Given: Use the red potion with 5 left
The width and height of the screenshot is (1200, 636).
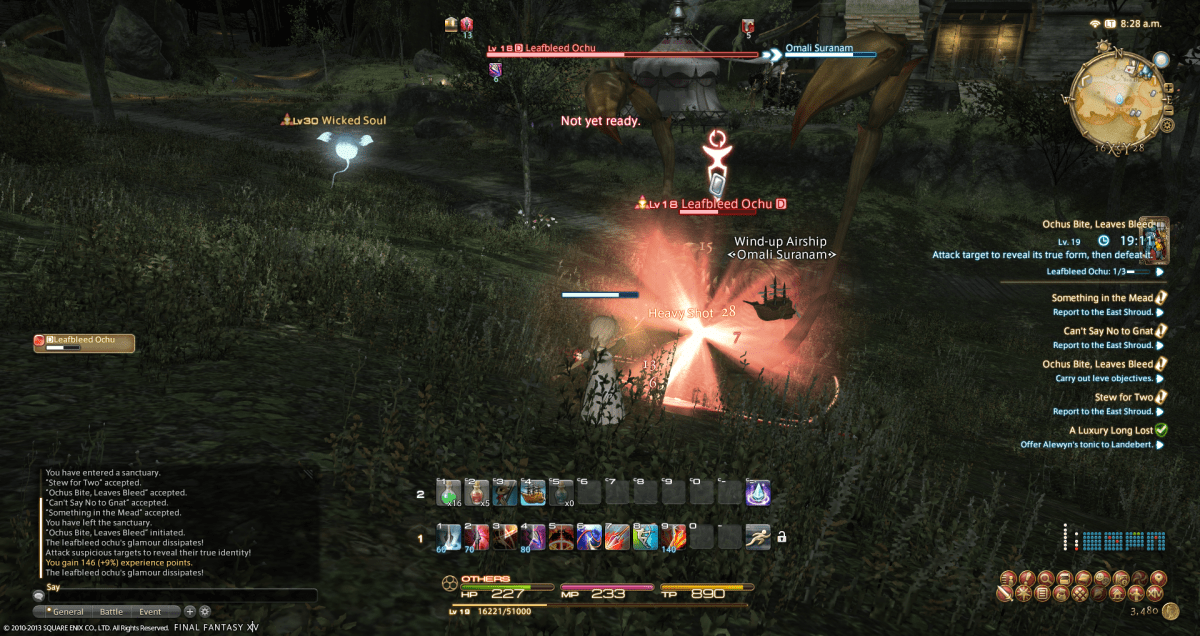Looking at the screenshot, I should click(476, 493).
